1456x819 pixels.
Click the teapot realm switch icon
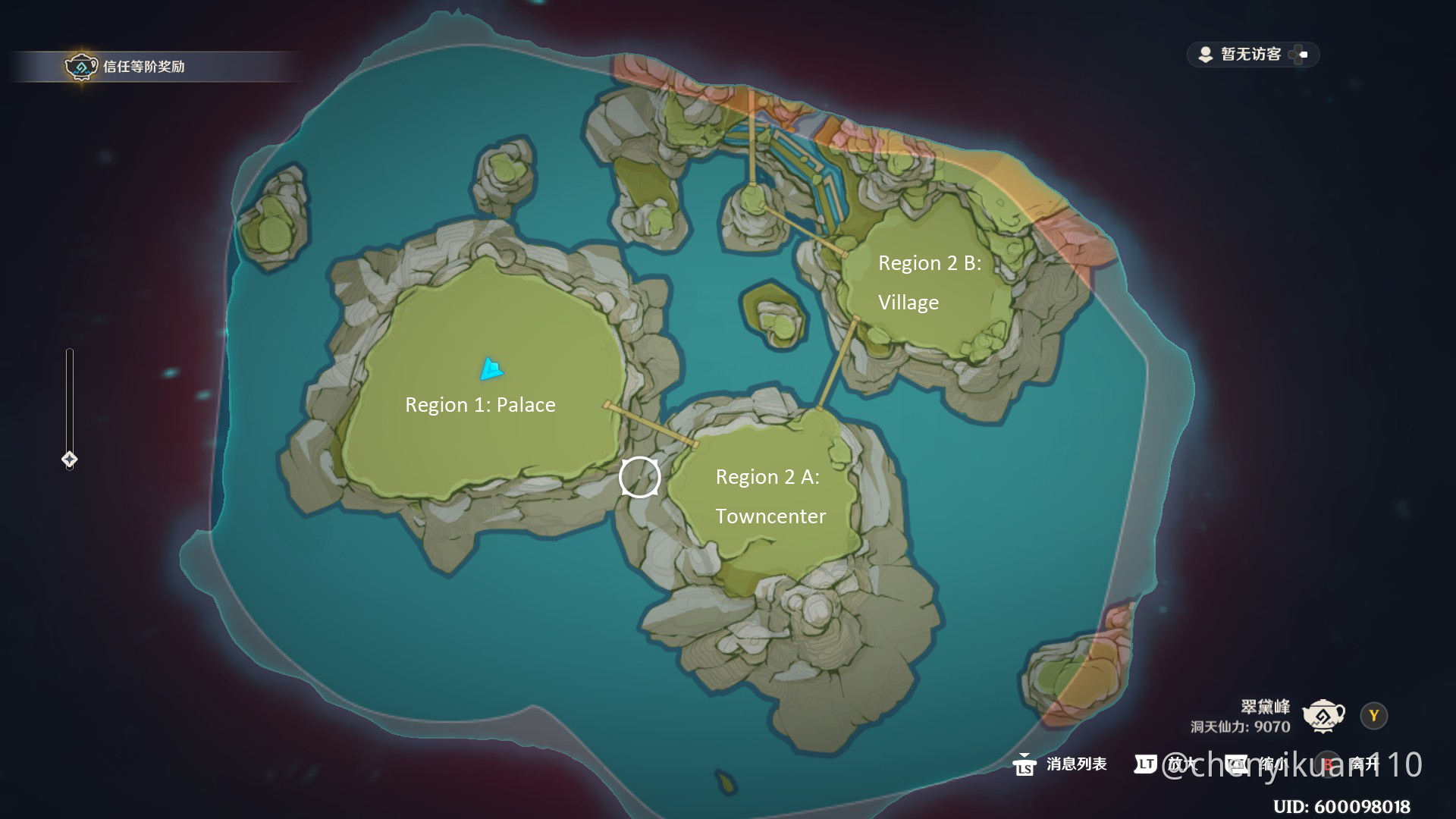click(x=1323, y=716)
